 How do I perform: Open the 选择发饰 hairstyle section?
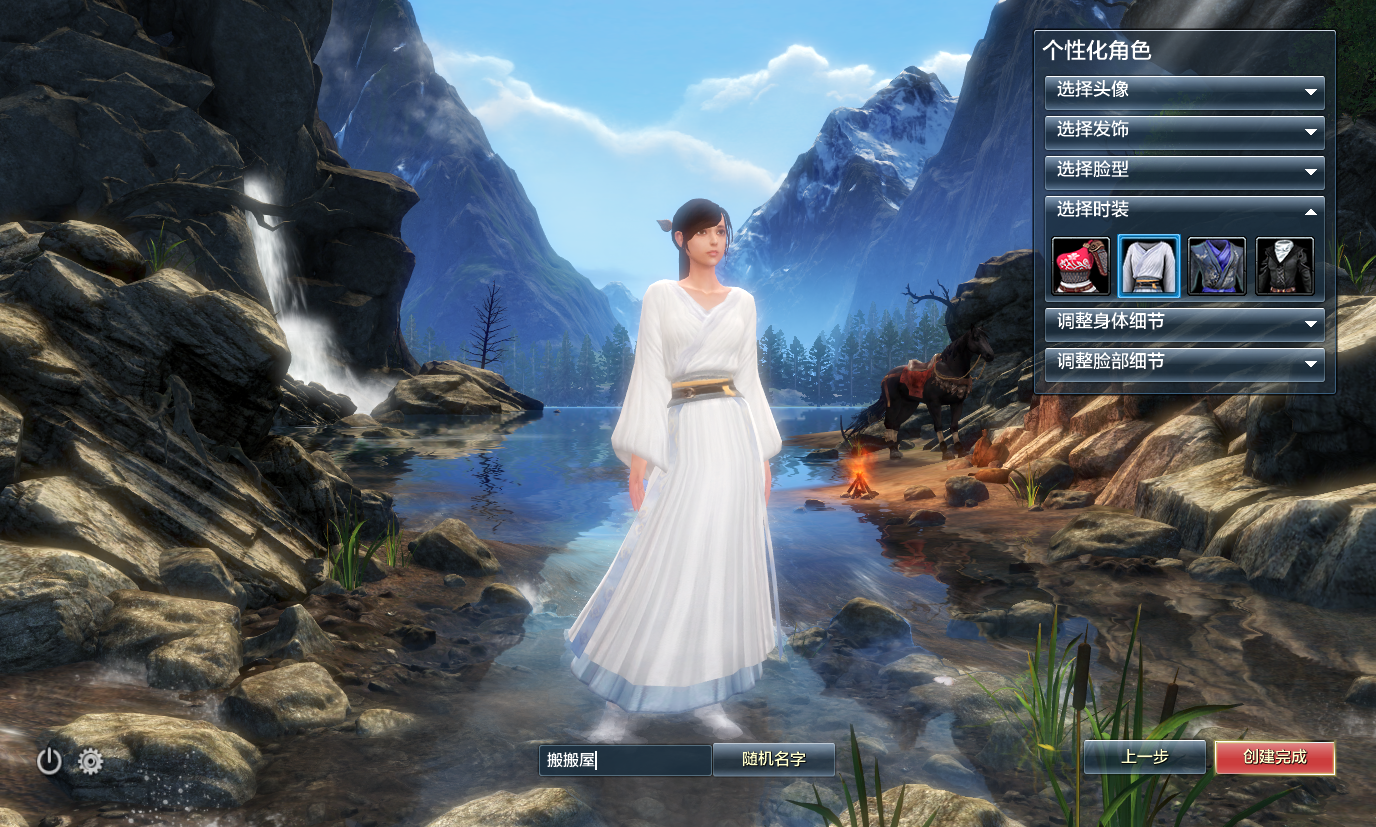[1184, 131]
